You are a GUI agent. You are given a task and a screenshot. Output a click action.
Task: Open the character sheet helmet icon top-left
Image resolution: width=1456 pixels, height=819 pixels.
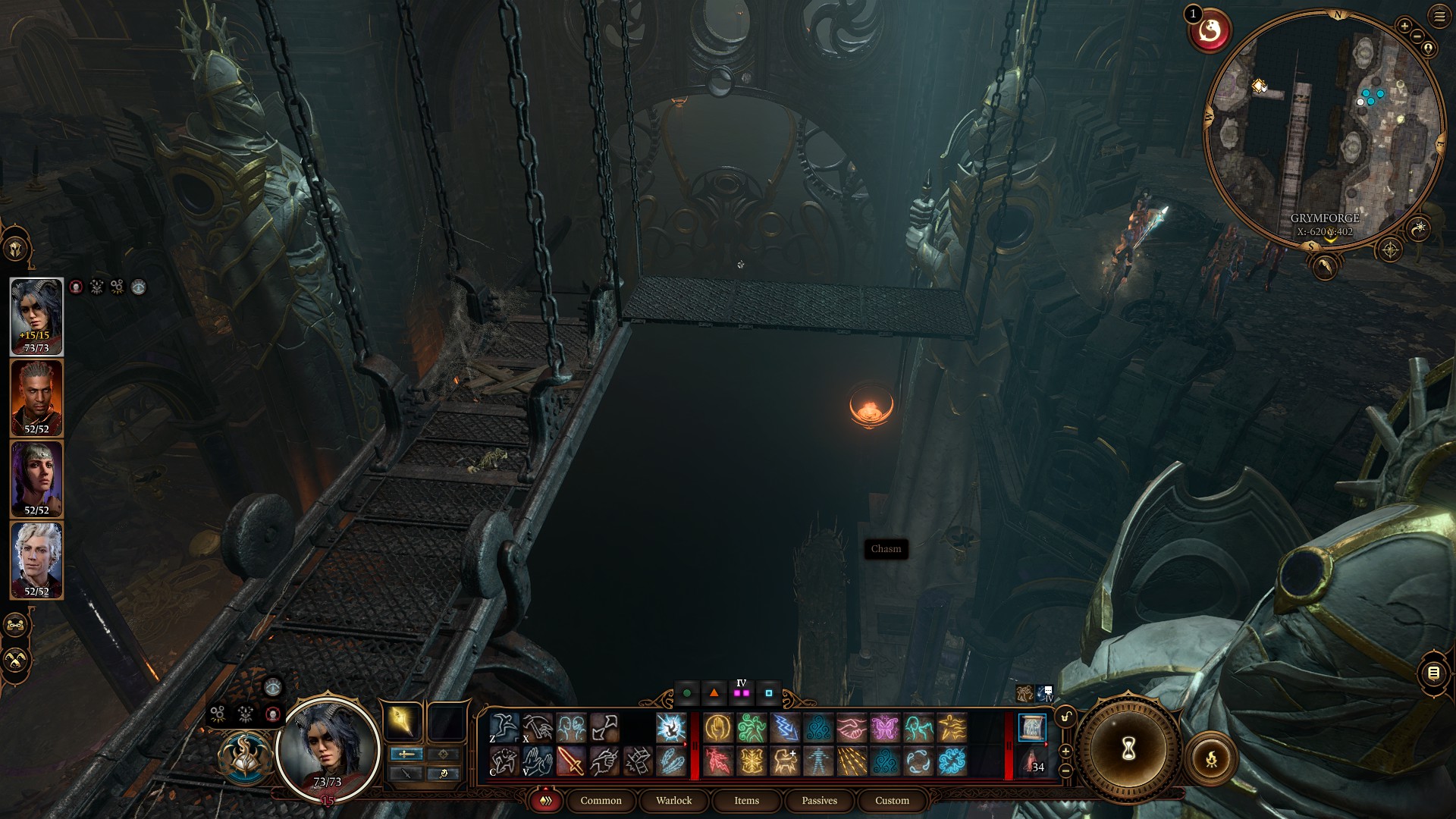tap(17, 246)
